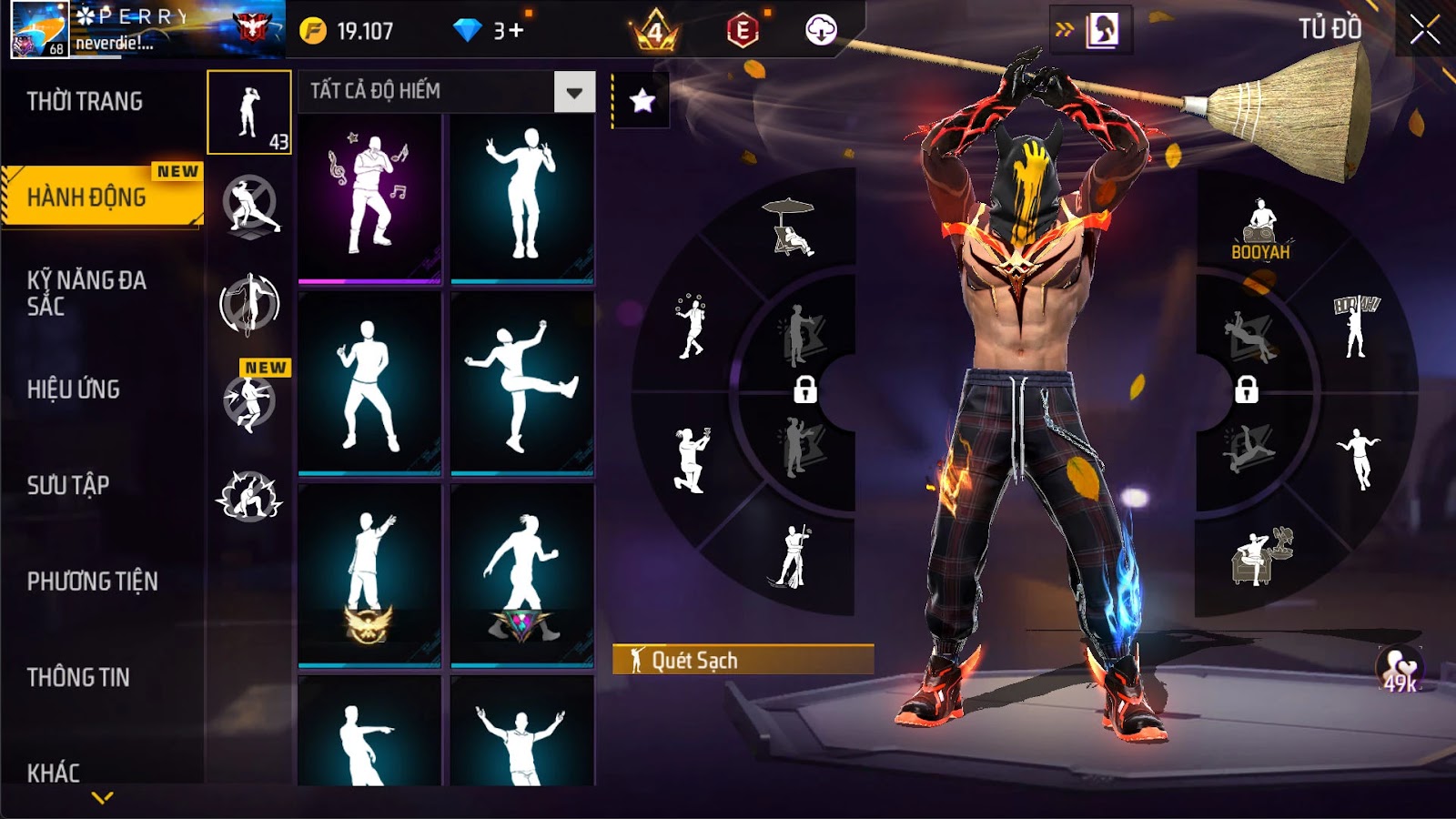Click the cloud download icon
Image resolution: width=1456 pixels, height=819 pixels.
(821, 31)
